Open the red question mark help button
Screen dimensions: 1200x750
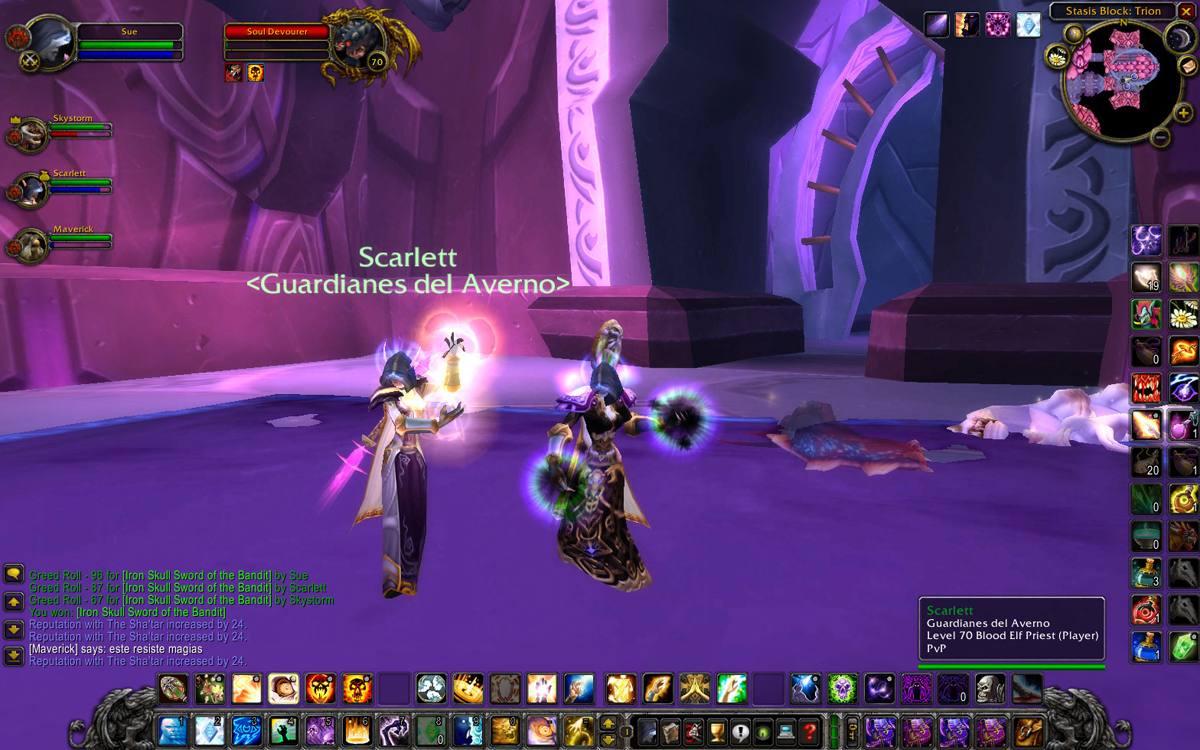[x=810, y=731]
